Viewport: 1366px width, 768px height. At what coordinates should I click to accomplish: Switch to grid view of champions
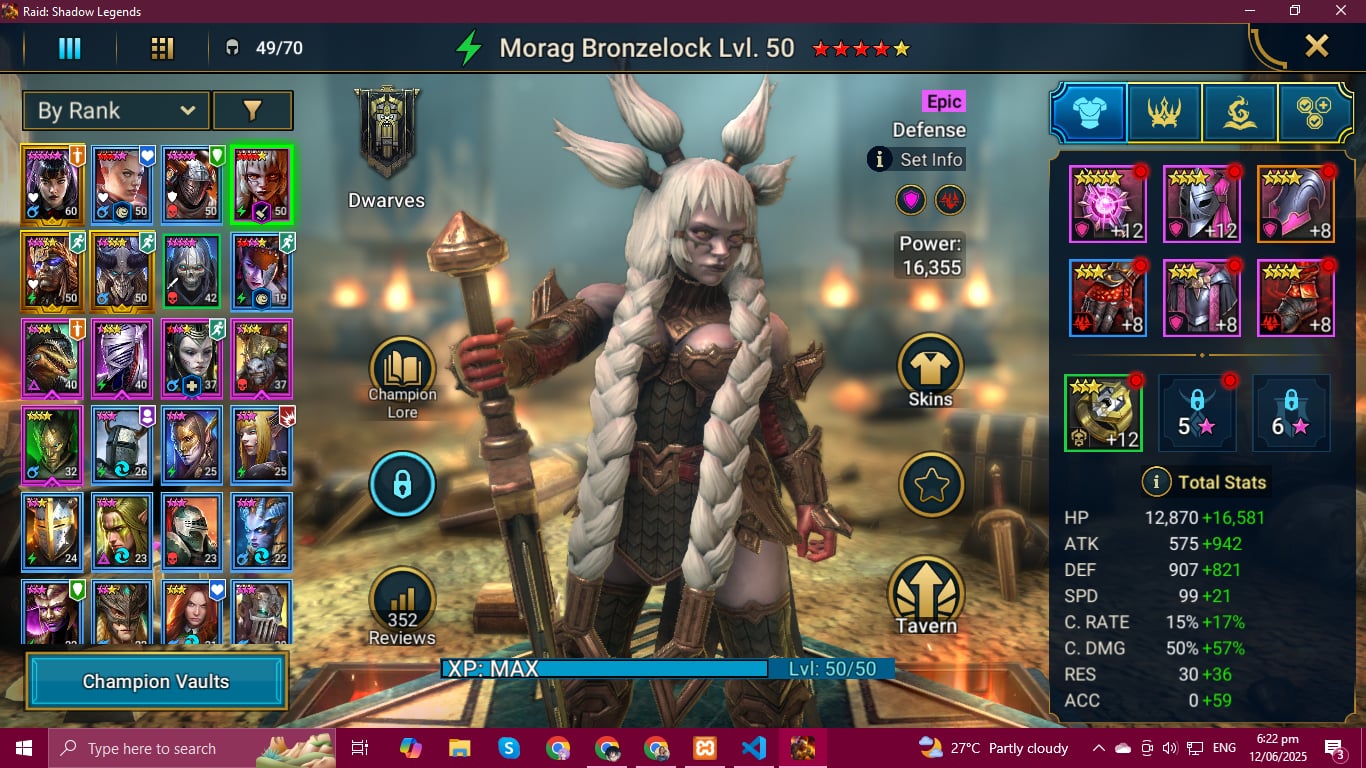click(162, 48)
